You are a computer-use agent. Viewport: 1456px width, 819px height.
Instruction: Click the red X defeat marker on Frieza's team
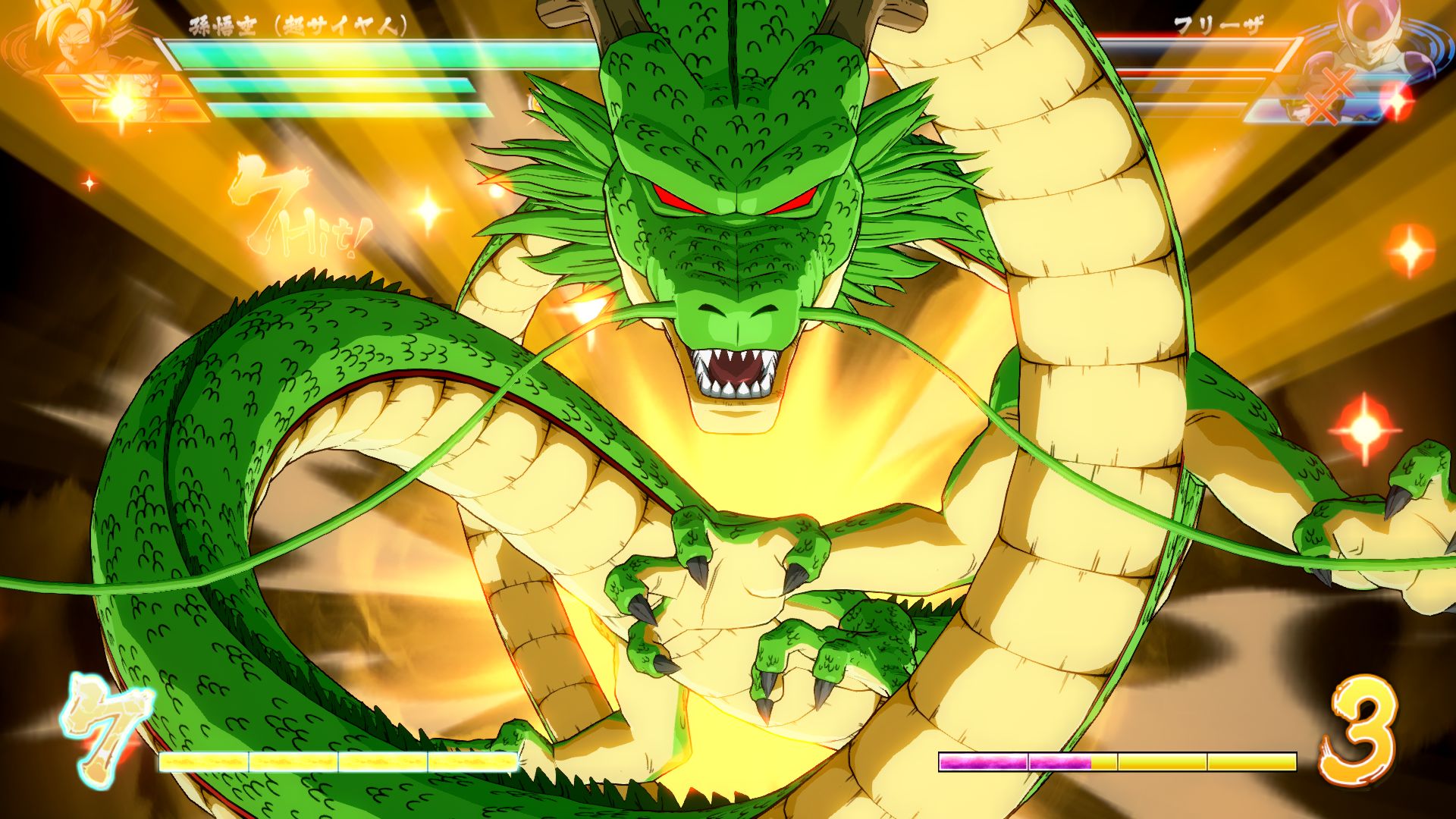tap(1340, 80)
